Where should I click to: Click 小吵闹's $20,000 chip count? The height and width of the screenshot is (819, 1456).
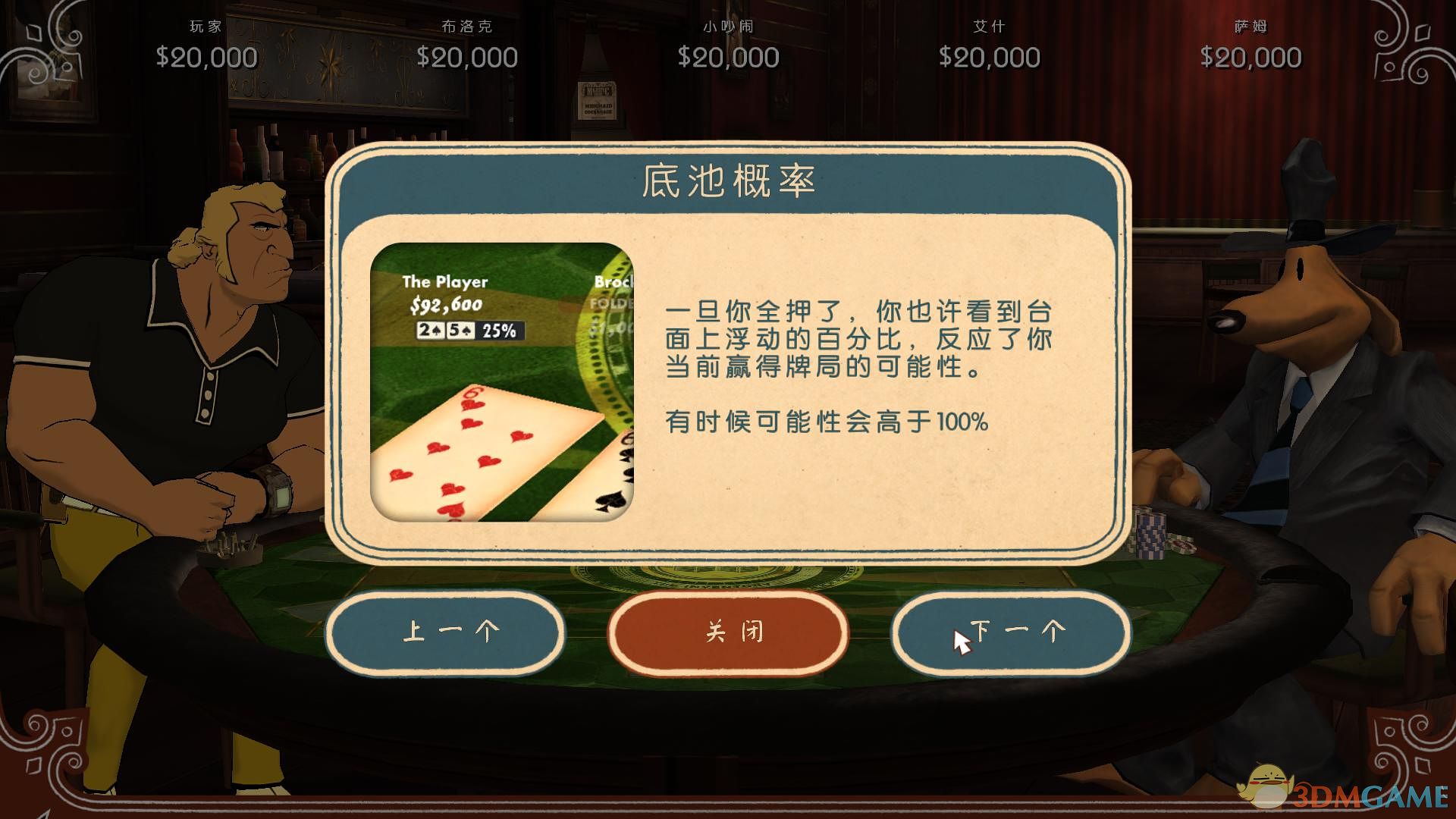pyautogui.click(x=727, y=56)
